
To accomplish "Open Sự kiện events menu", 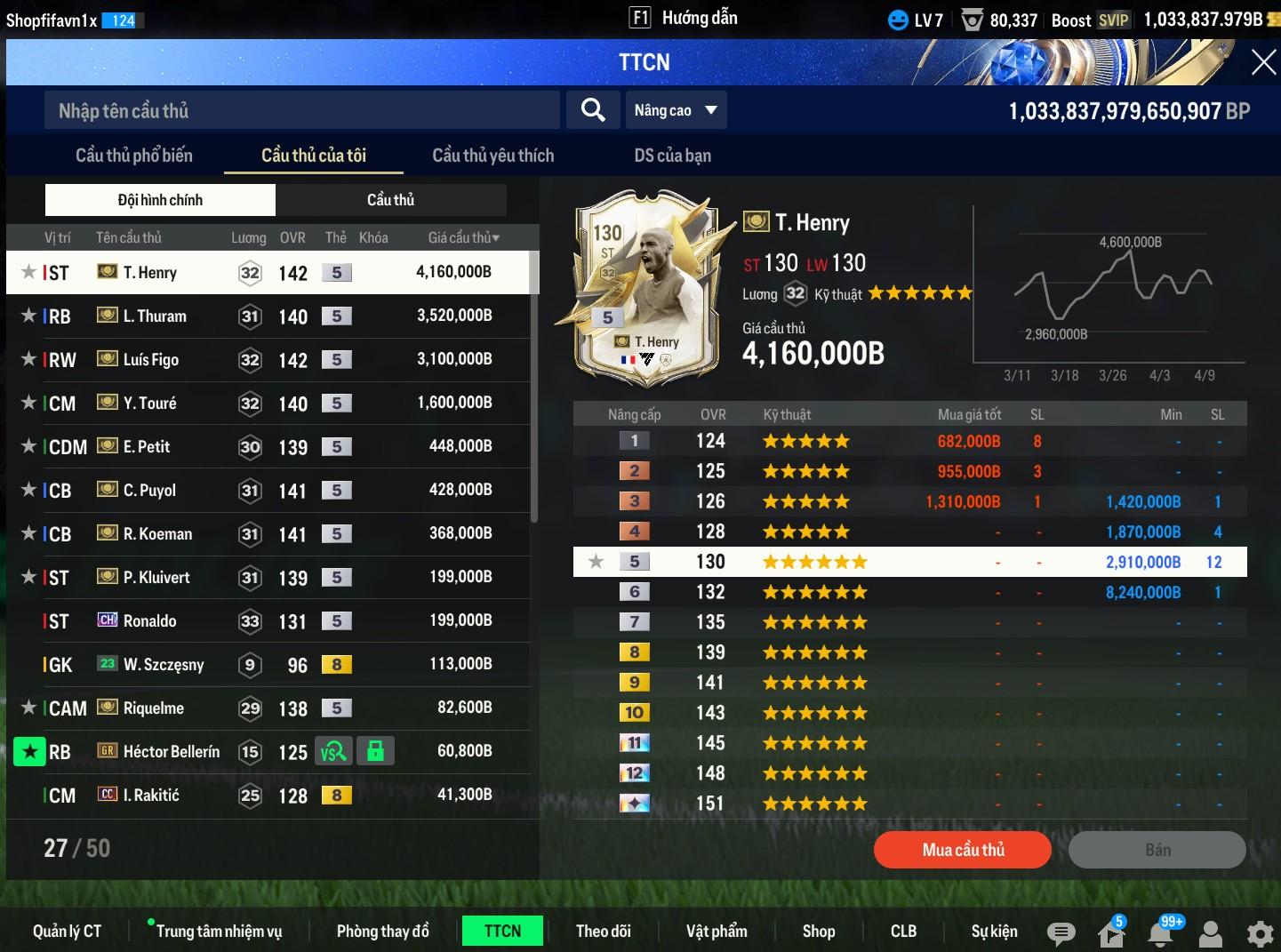I will click(x=994, y=931).
